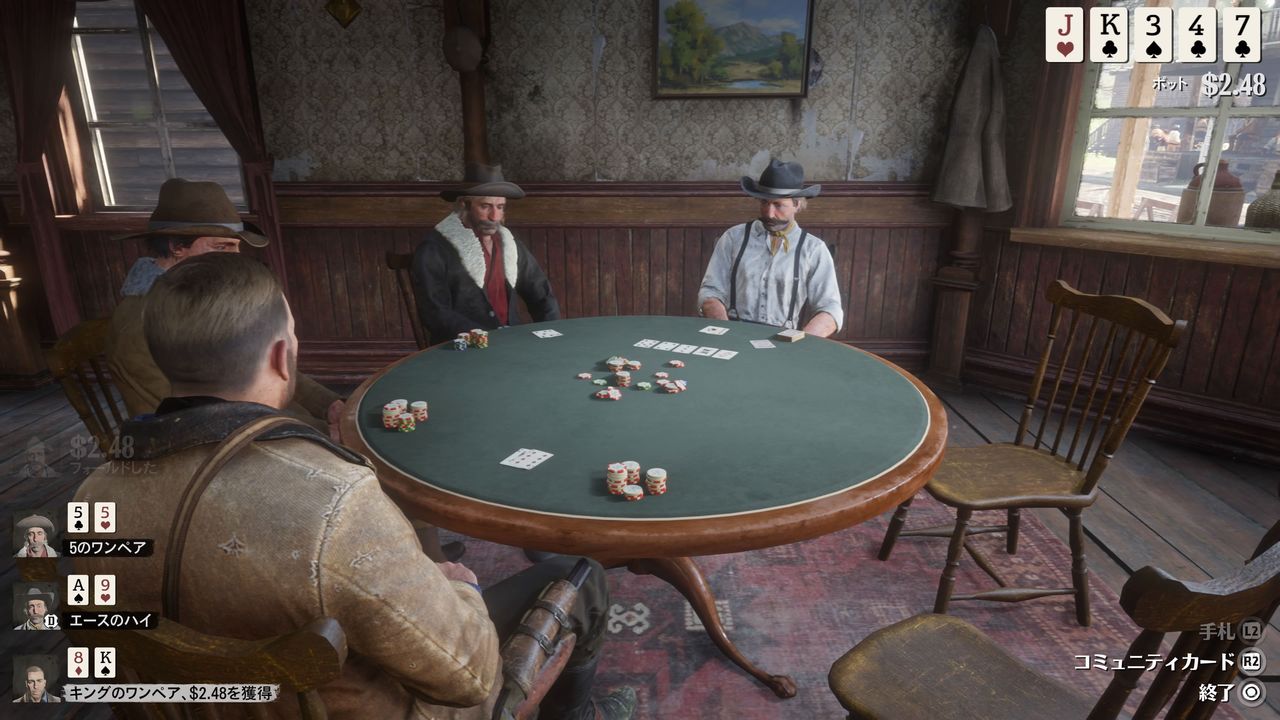Click the エースのハイ hand rank label
Image resolution: width=1280 pixels, height=720 pixels.
110,619
